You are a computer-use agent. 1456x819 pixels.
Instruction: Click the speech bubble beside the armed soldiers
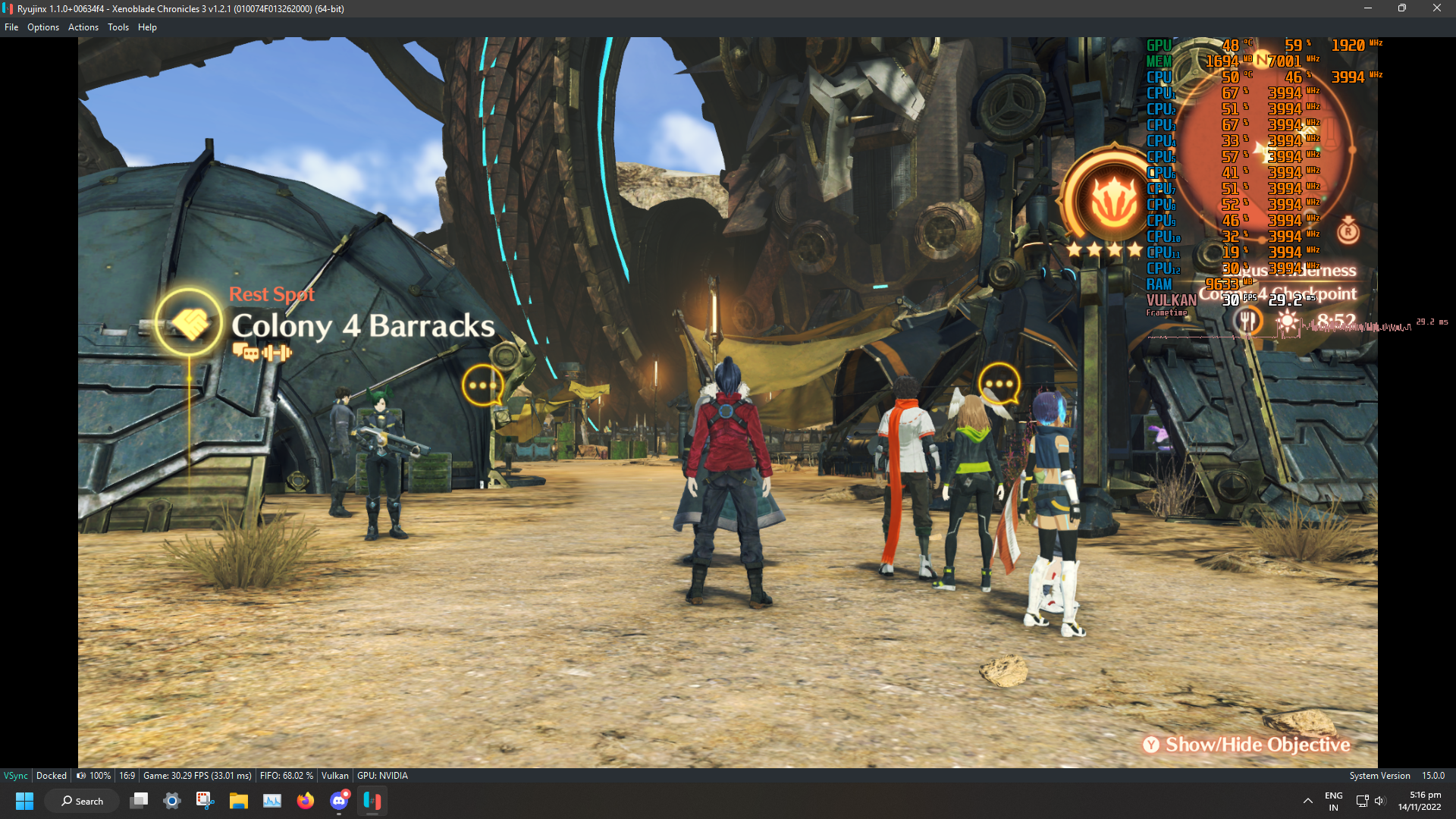(482, 385)
